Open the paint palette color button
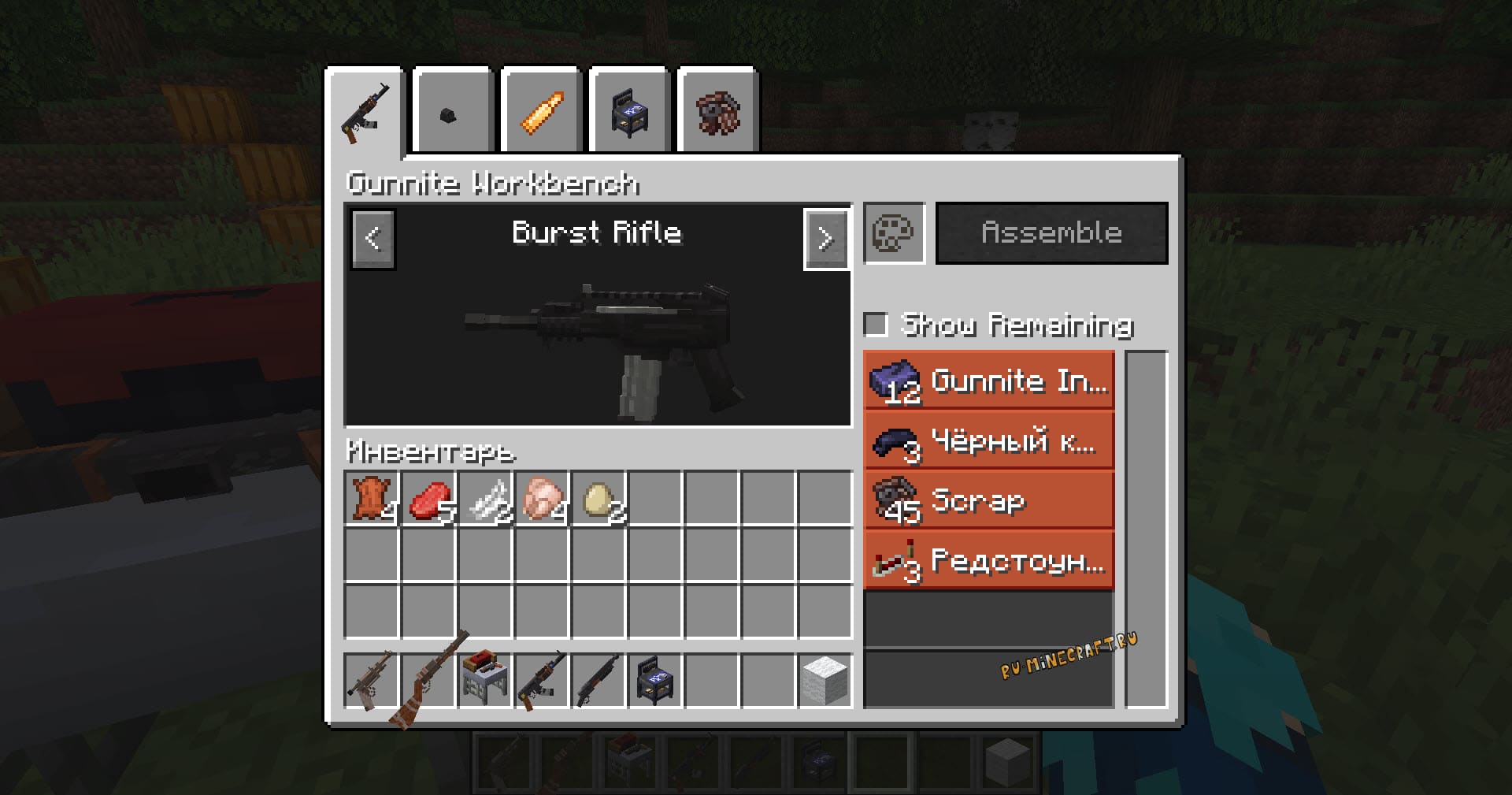This screenshot has height=795, width=1512. 894,233
